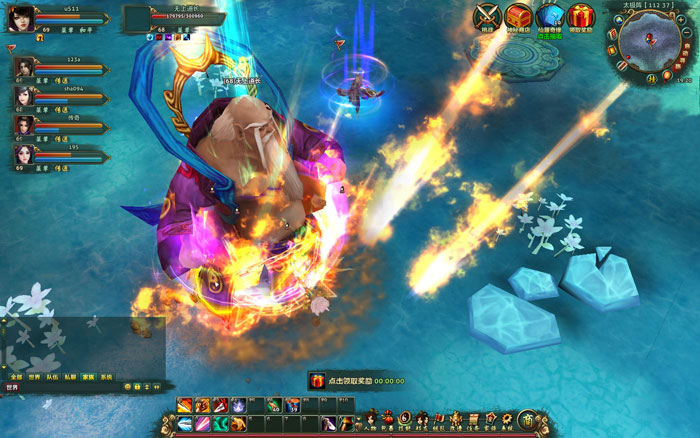The width and height of the screenshot is (700, 438).
Task: Select the 全部 (All) chat tab
Action: click(15, 378)
